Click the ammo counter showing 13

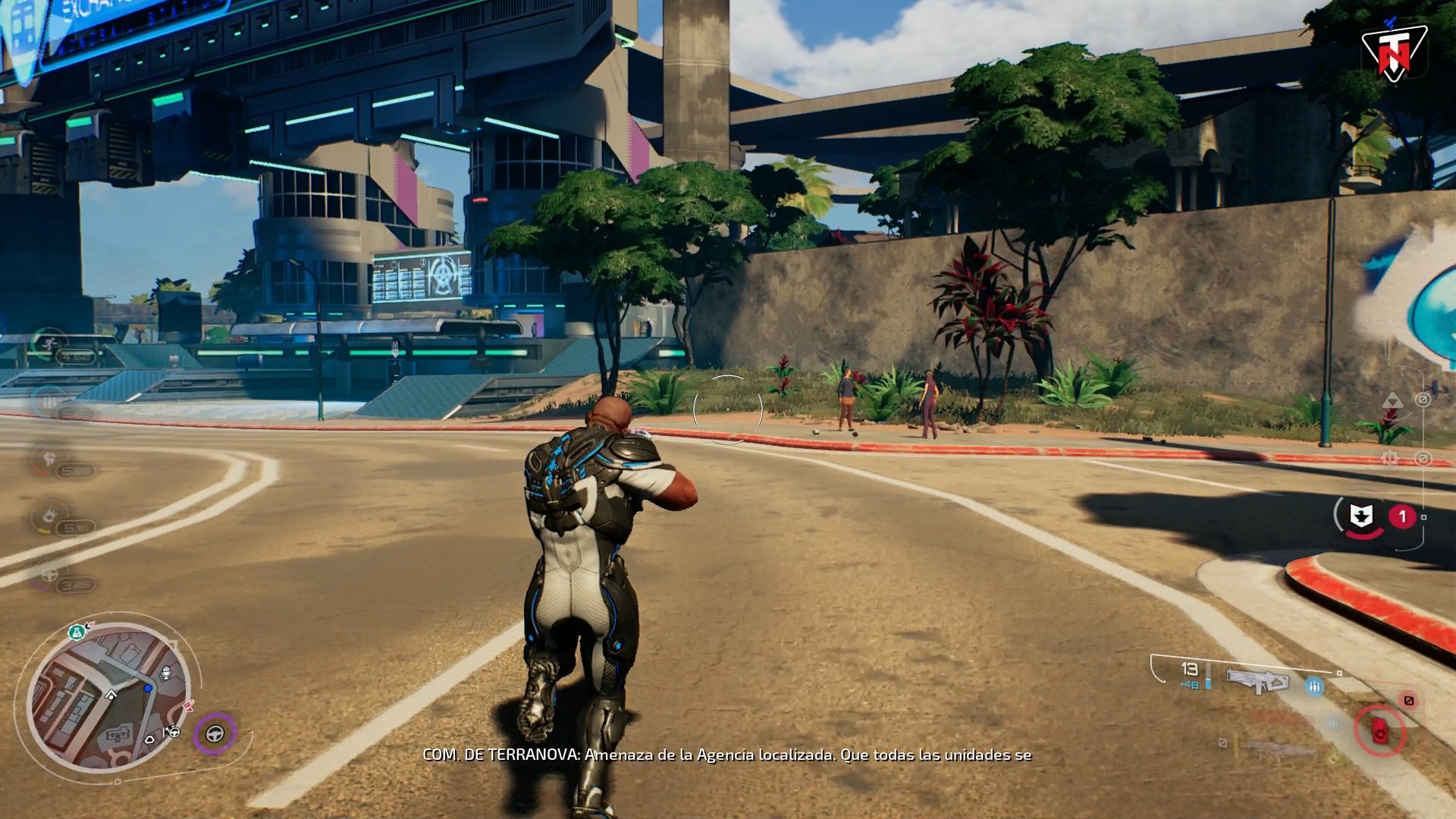tap(1188, 670)
